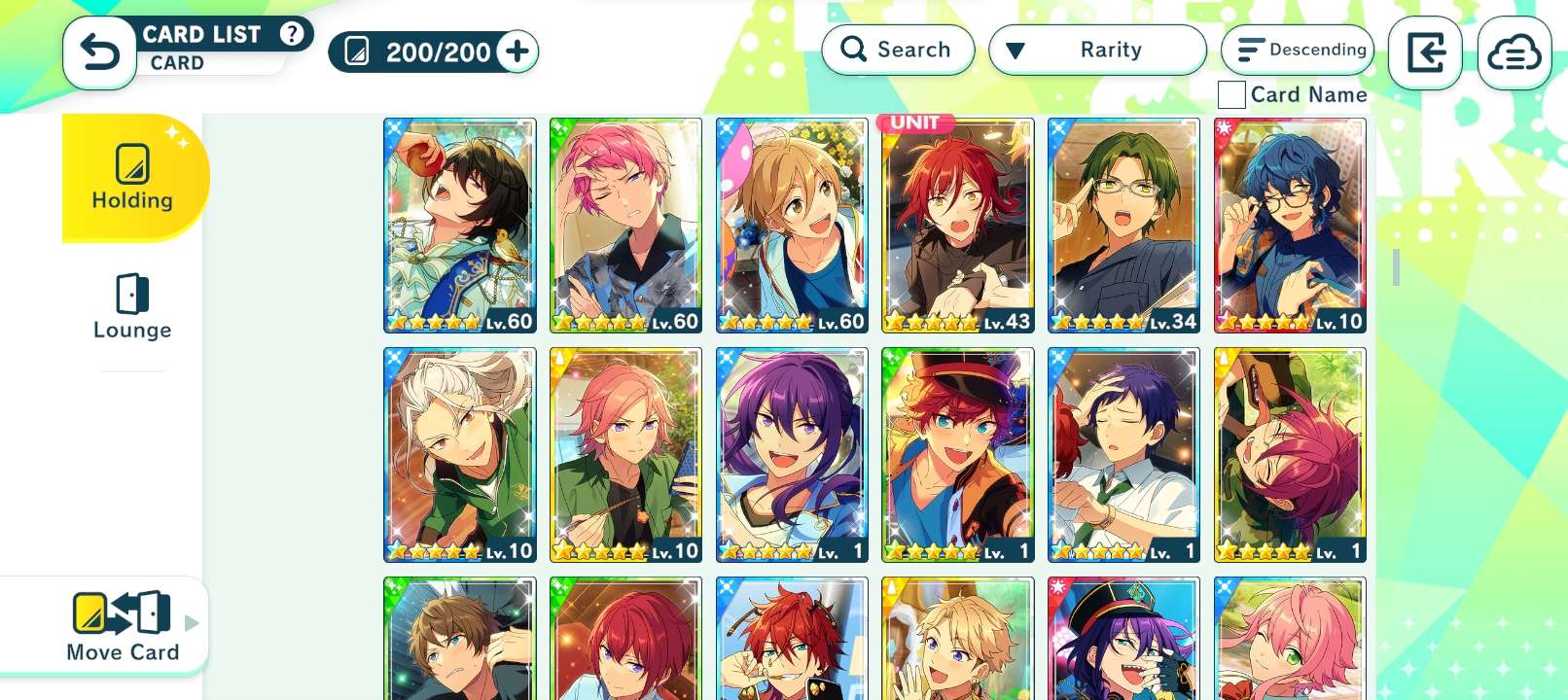Toggle the Descending sort order
The height and width of the screenshot is (700, 1568).
point(1298,50)
